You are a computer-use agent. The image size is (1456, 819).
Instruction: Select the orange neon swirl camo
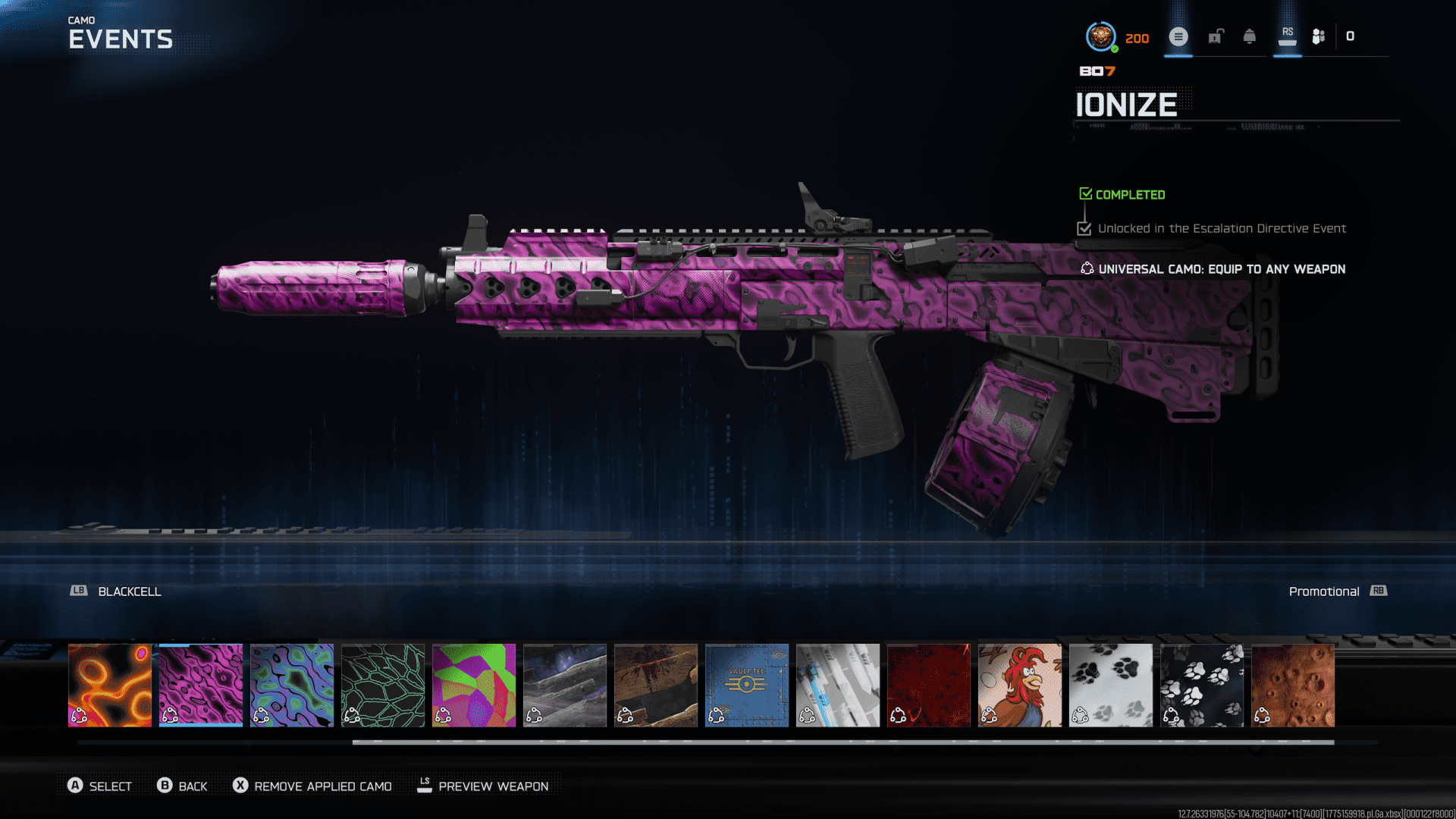pos(110,685)
